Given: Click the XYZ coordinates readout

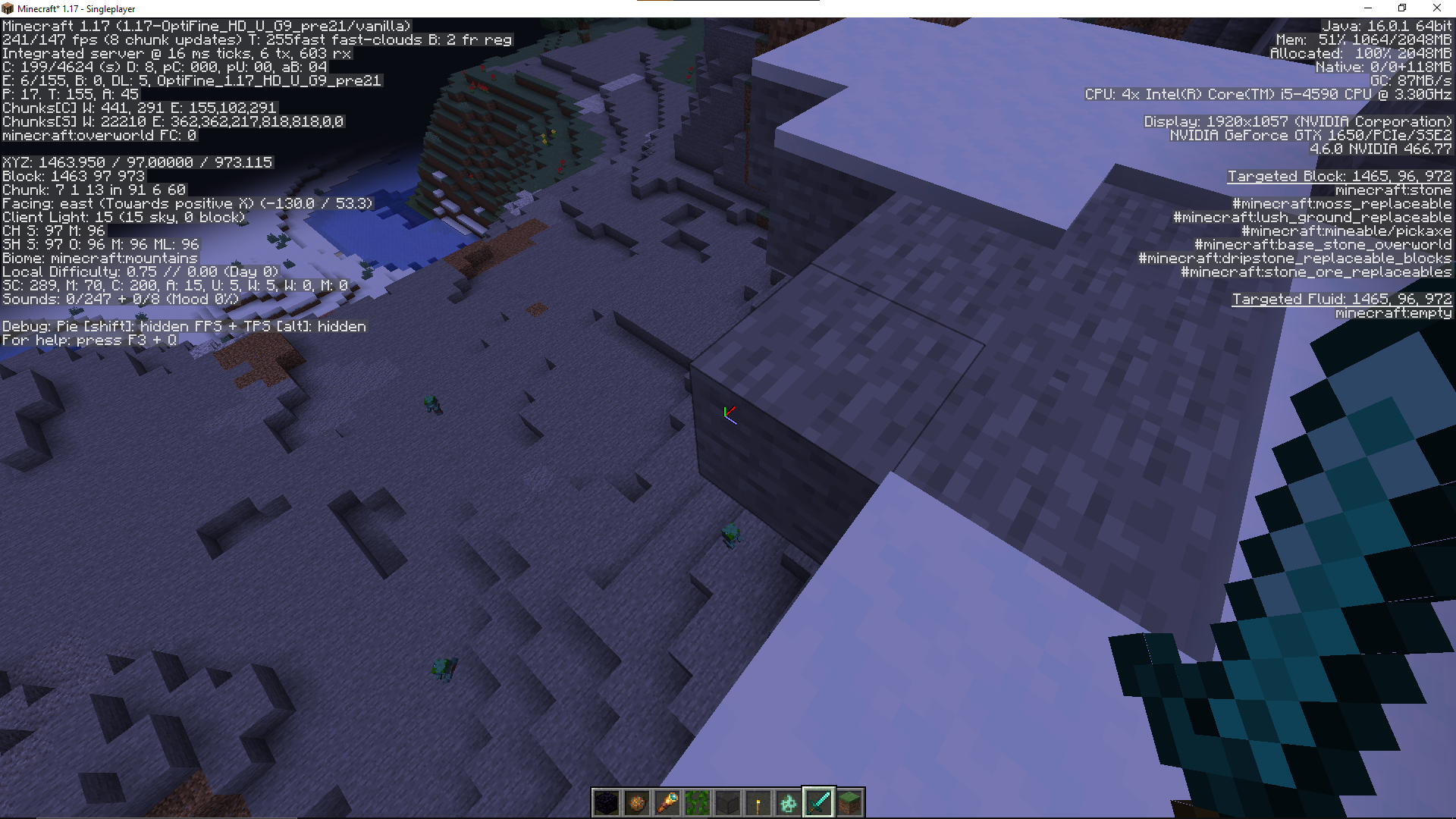Looking at the screenshot, I should (x=136, y=162).
